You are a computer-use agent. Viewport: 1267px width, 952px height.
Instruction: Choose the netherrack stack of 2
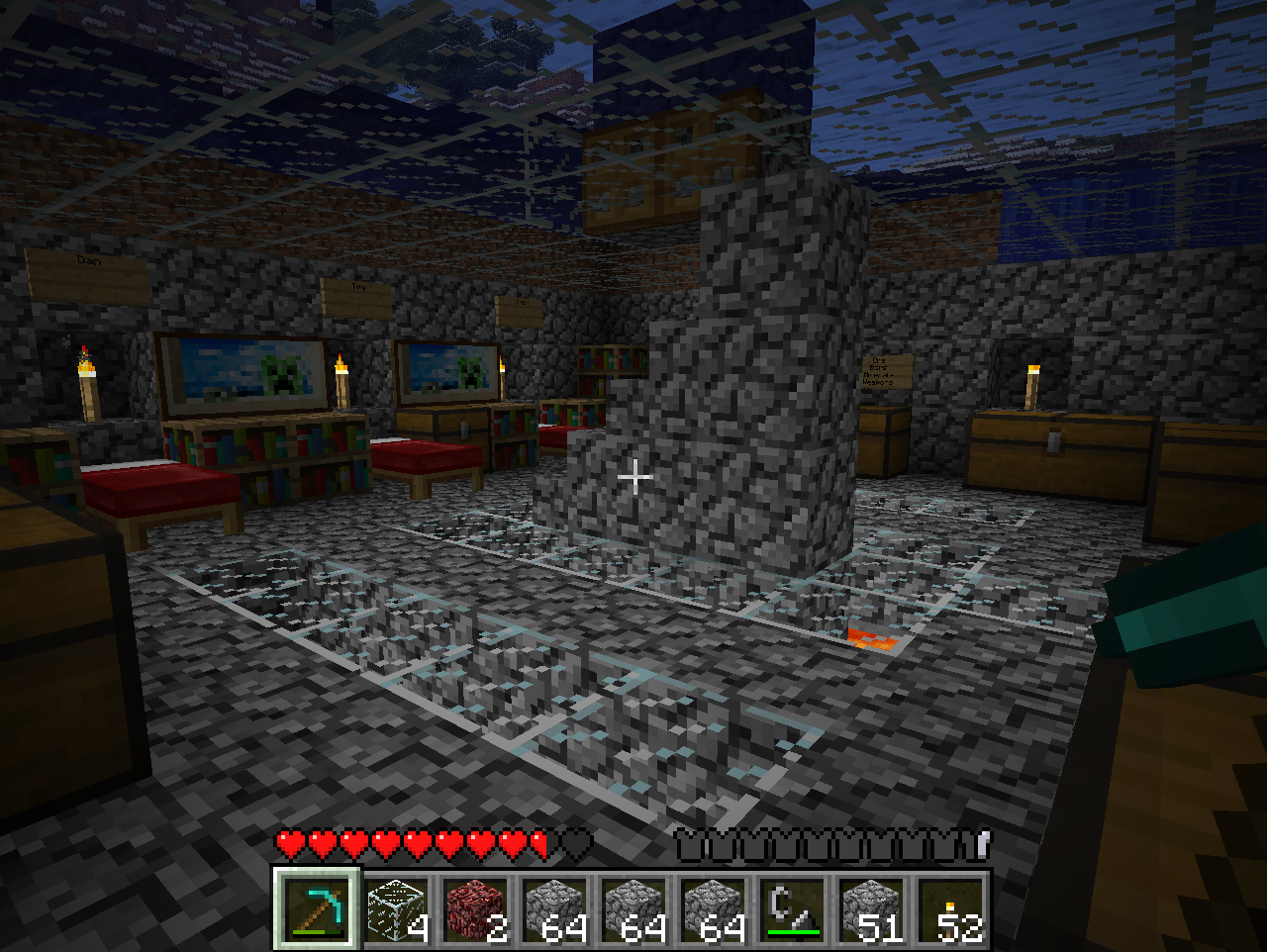coord(475,908)
